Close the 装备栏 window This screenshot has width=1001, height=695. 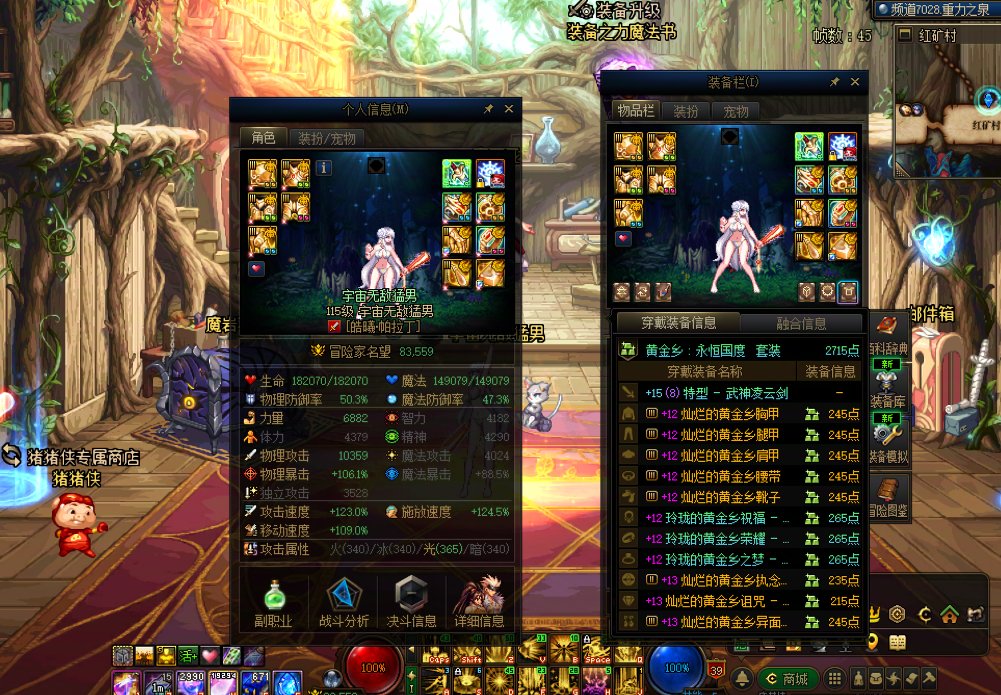click(x=856, y=82)
